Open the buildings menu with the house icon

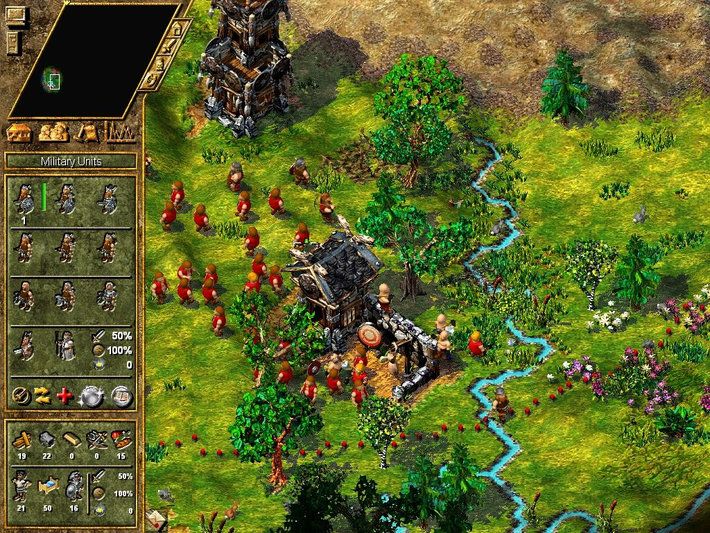(x=21, y=132)
